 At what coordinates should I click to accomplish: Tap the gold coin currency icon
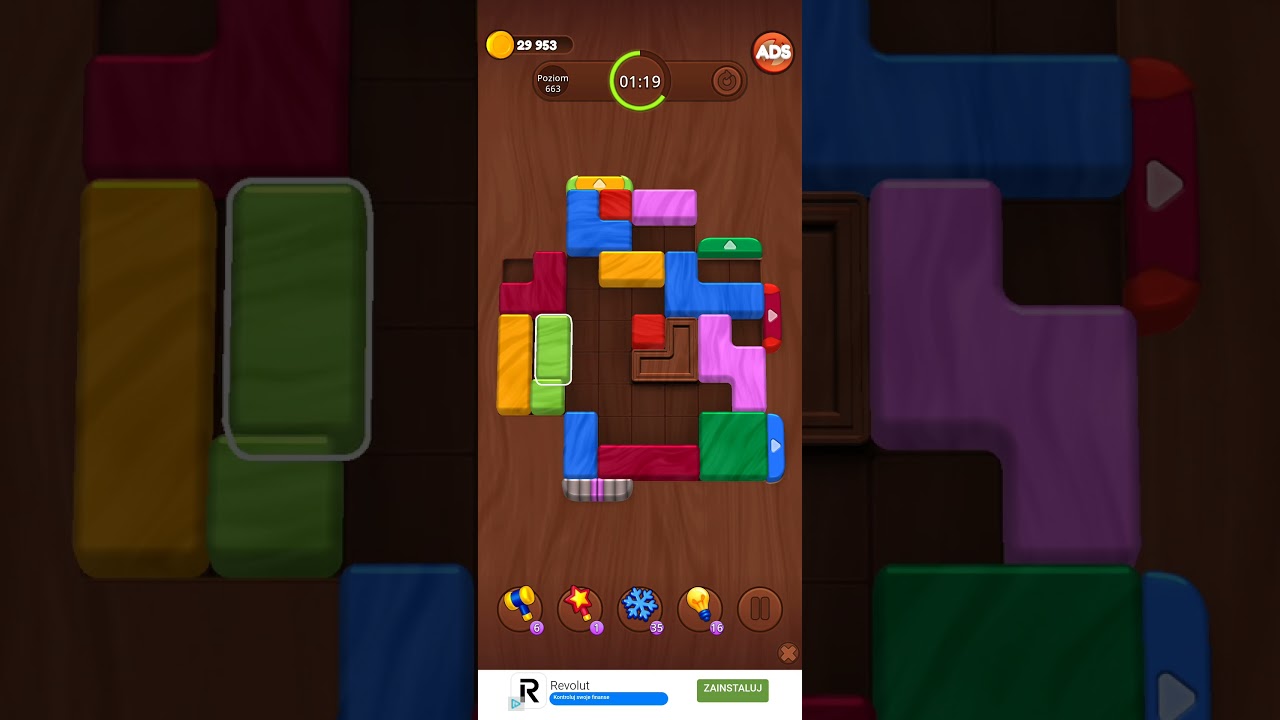(x=500, y=44)
